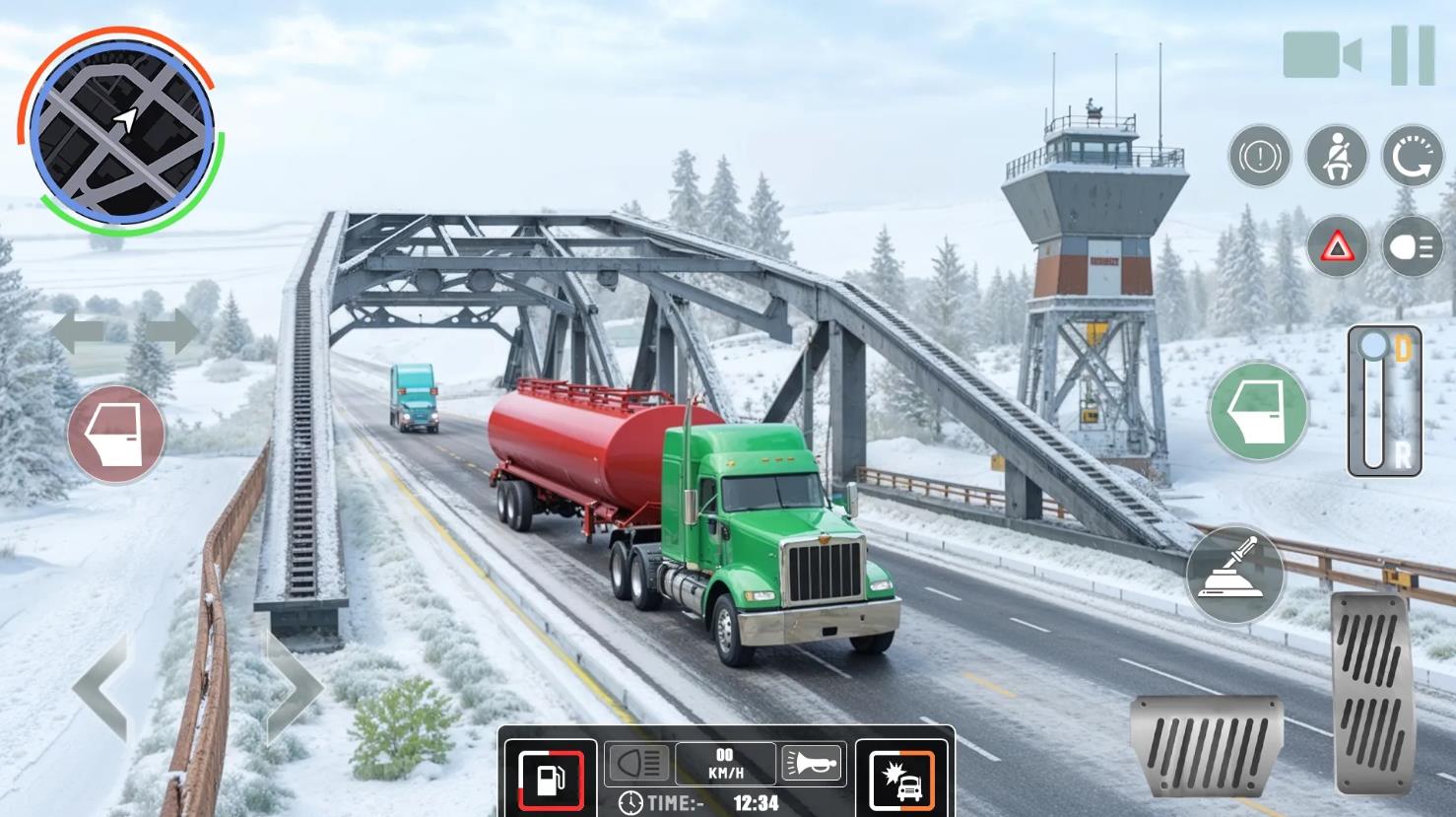
Task: Open the green right door button
Action: 1258,411
